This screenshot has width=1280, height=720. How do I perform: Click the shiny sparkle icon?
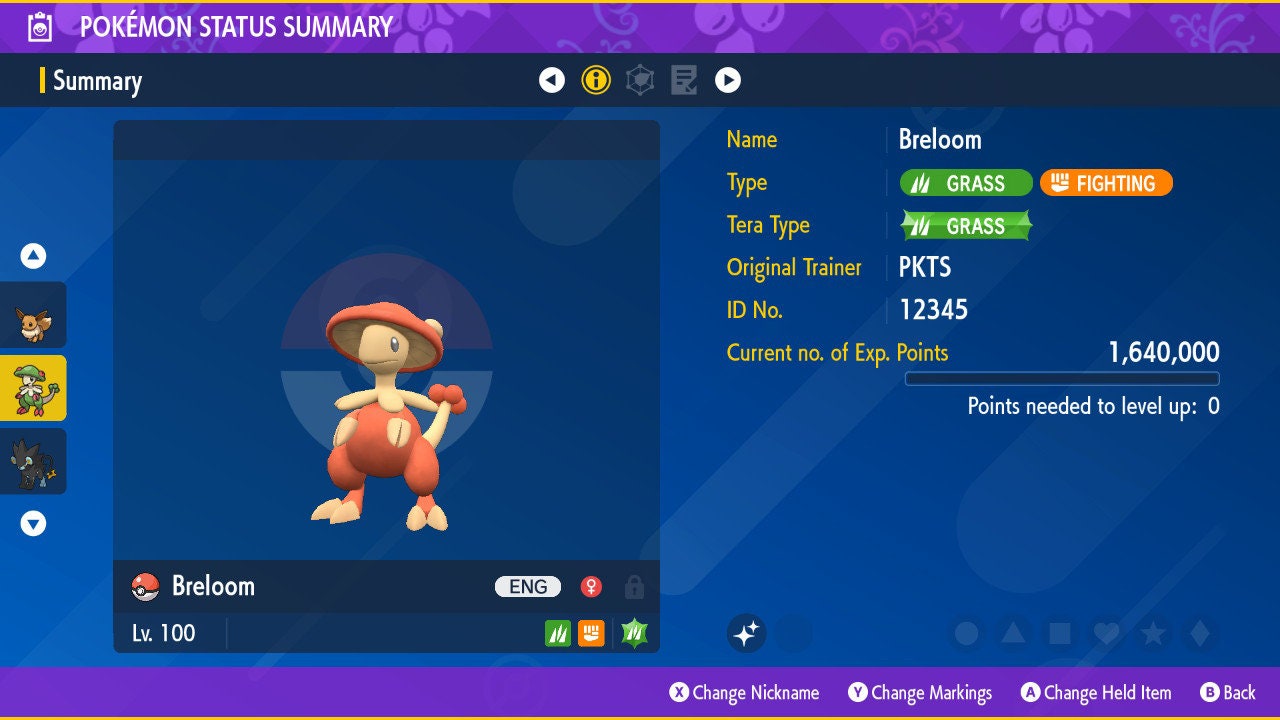[746, 633]
